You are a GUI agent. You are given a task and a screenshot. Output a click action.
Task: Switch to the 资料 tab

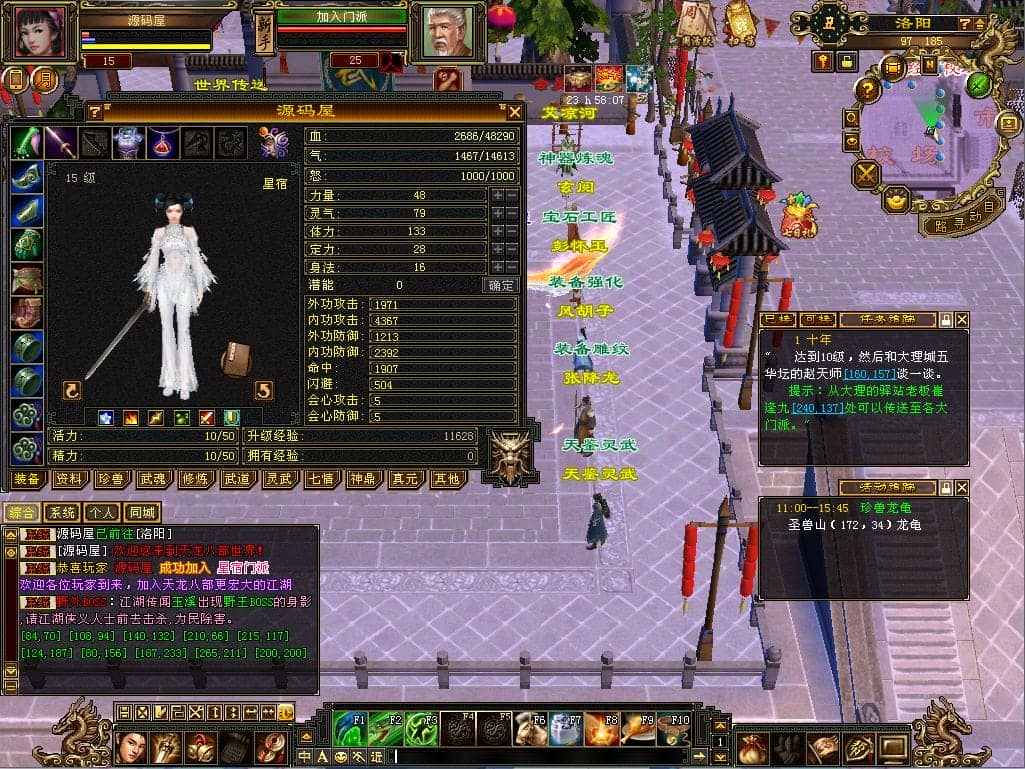tap(69, 479)
